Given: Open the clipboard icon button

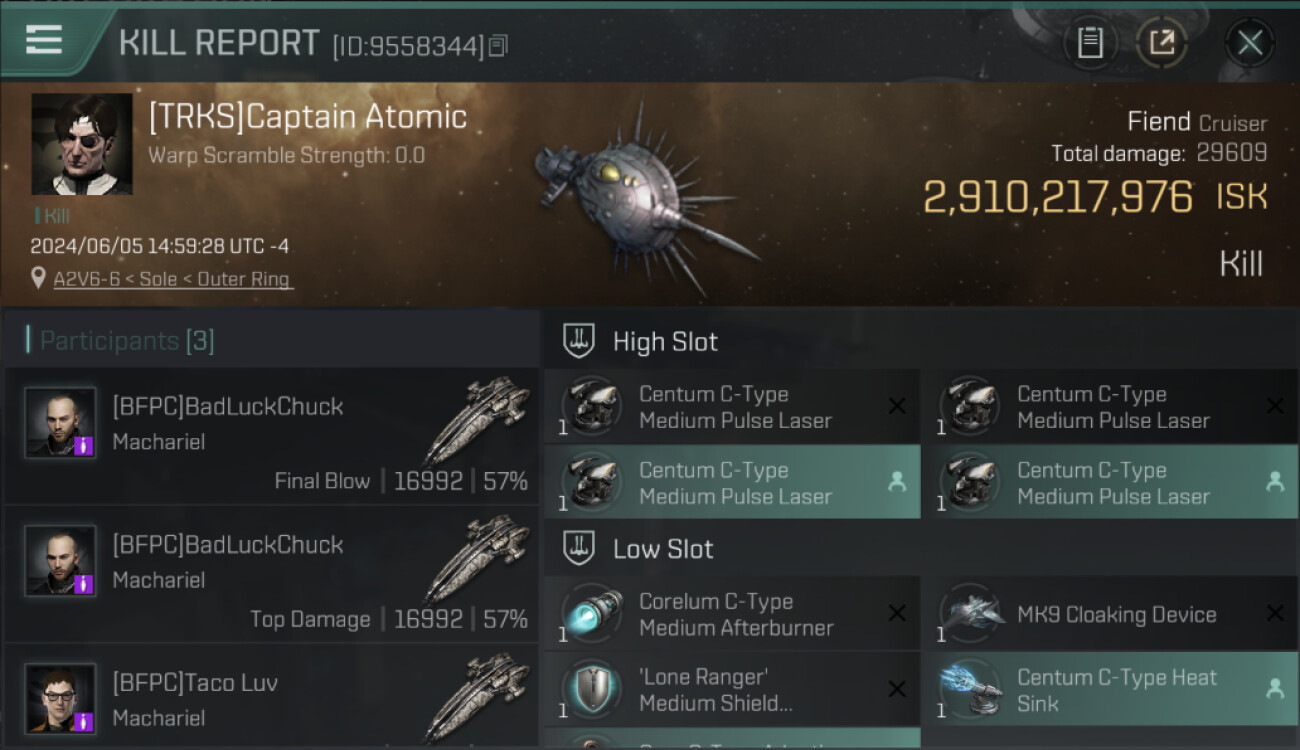Looking at the screenshot, I should pyautogui.click(x=1090, y=43).
